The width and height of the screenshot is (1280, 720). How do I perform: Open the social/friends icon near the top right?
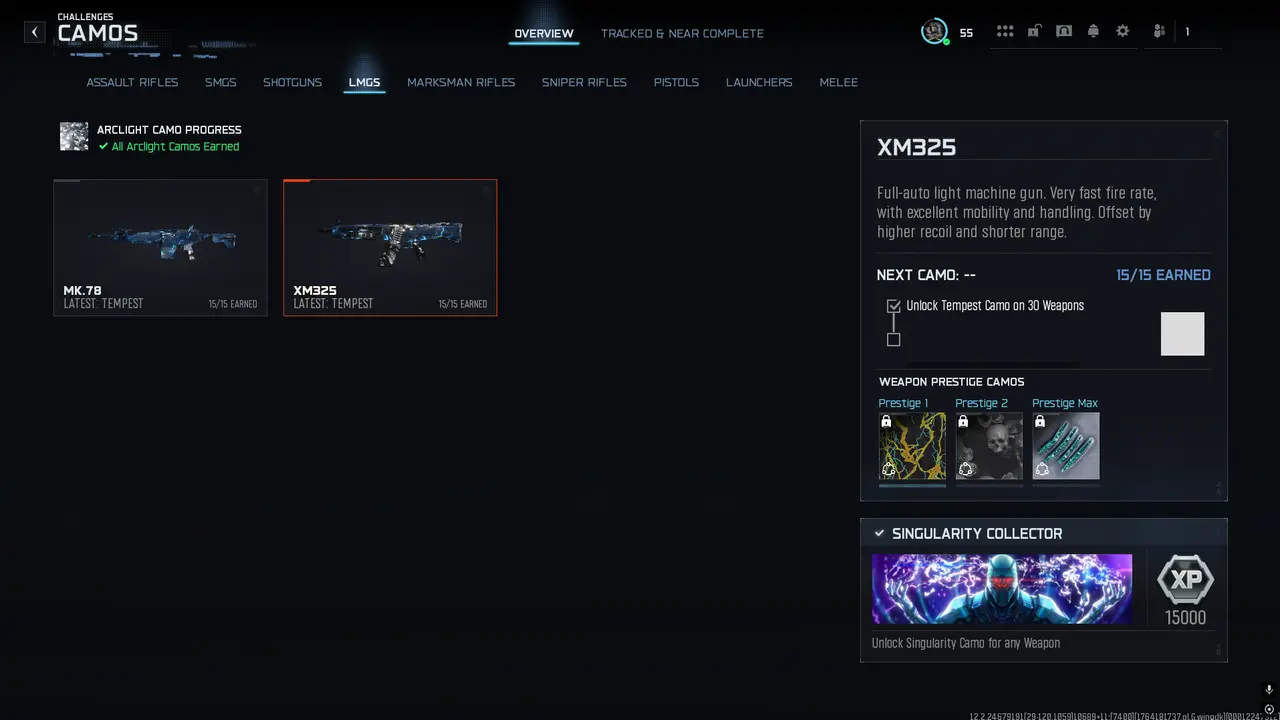[1158, 31]
